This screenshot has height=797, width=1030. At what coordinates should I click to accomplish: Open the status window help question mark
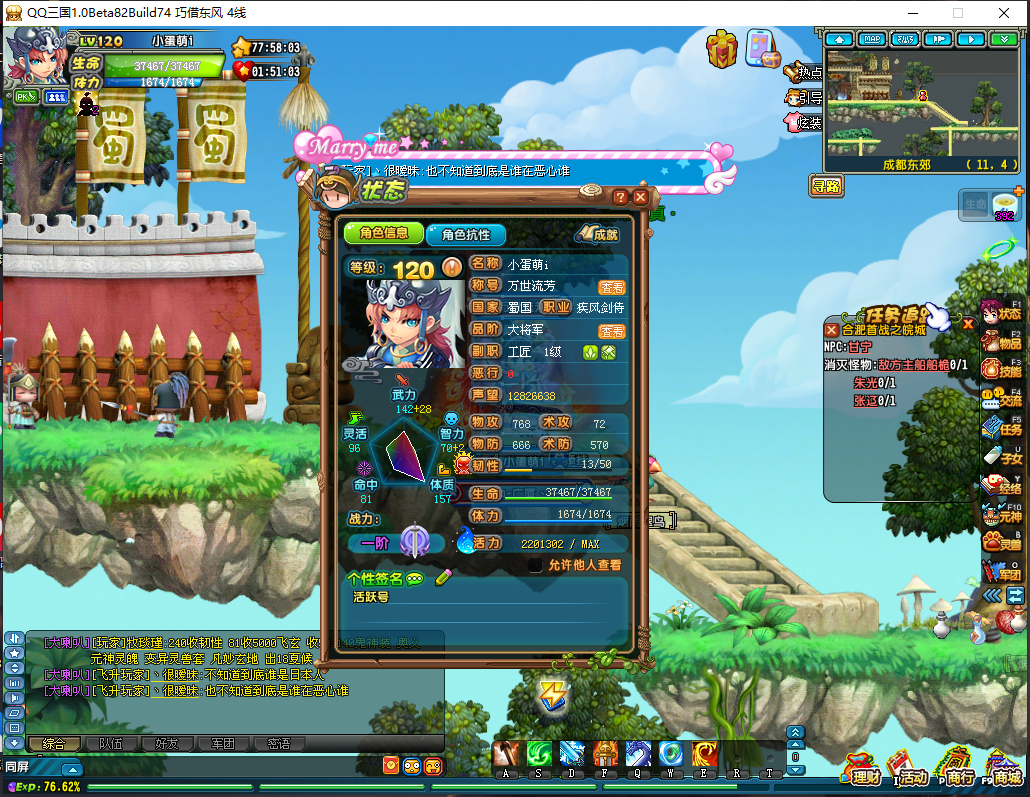pos(620,197)
